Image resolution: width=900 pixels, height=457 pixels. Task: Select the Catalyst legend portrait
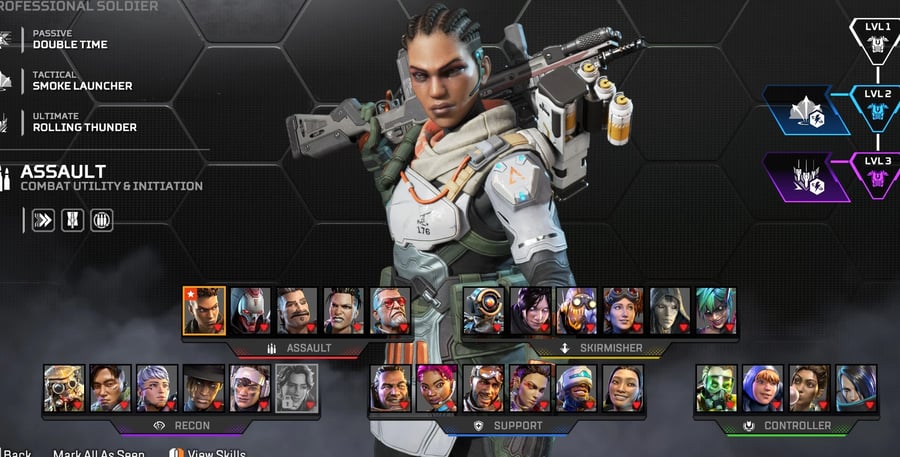856,387
